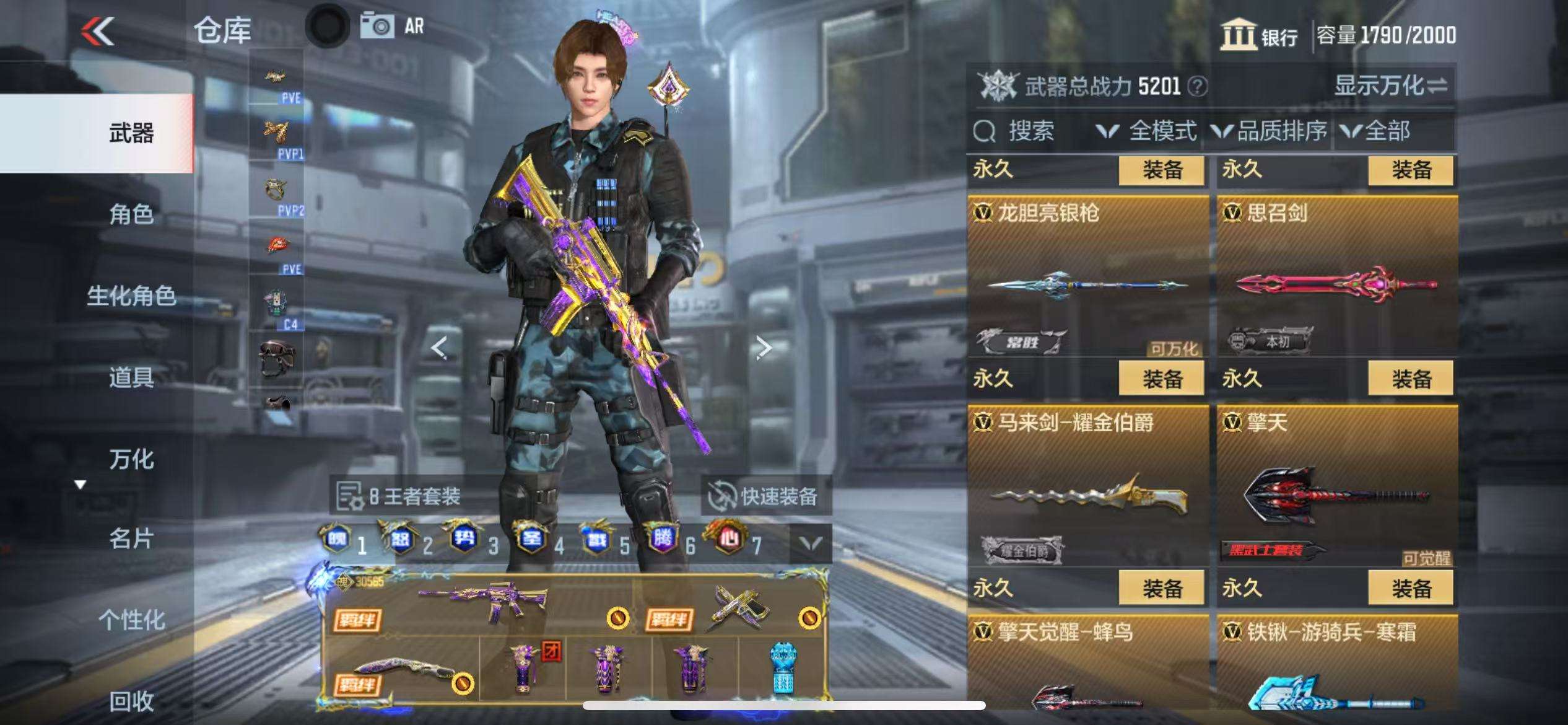Choose the 思召剑 weapon card

point(1336,279)
